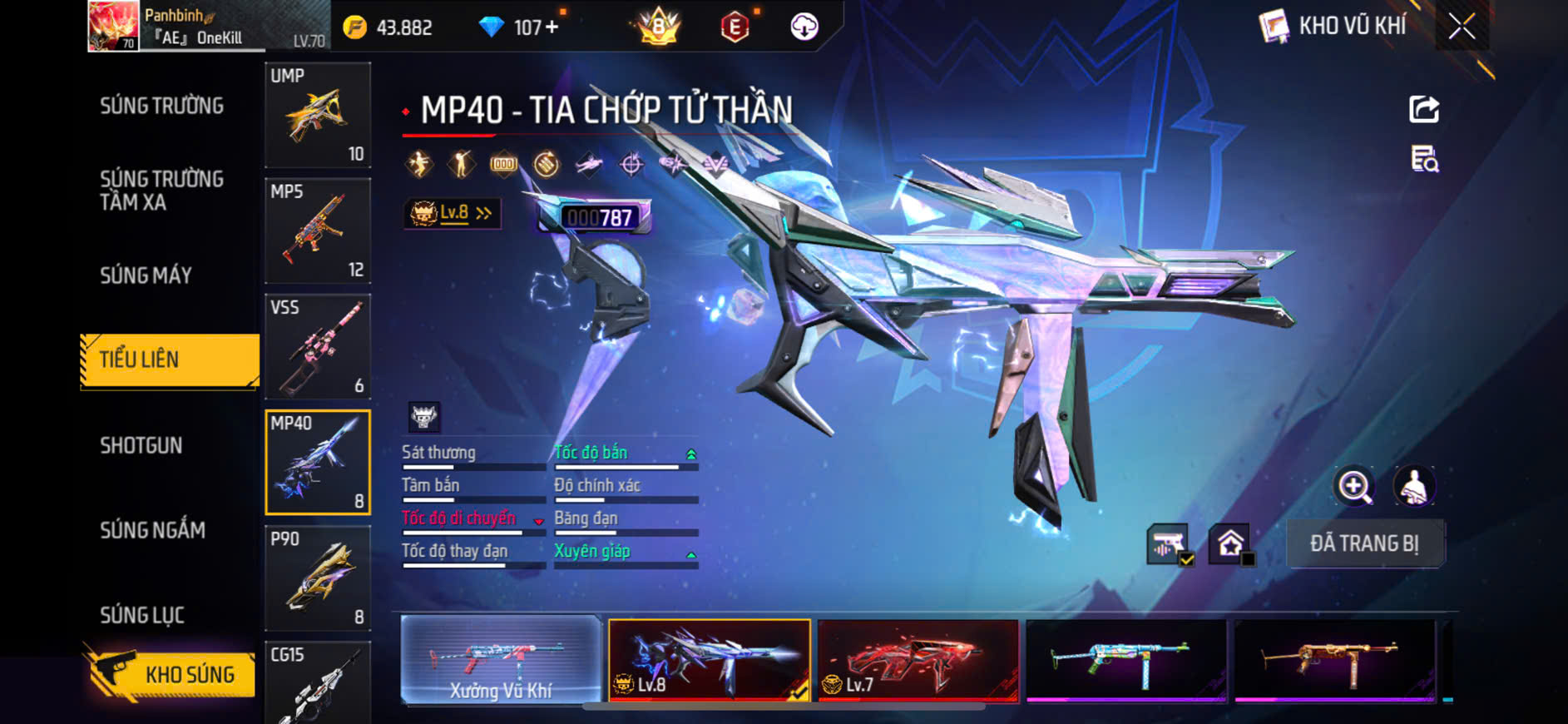Open the player profile avatar
Image resolution: width=1568 pixels, height=724 pixels.
tap(113, 26)
